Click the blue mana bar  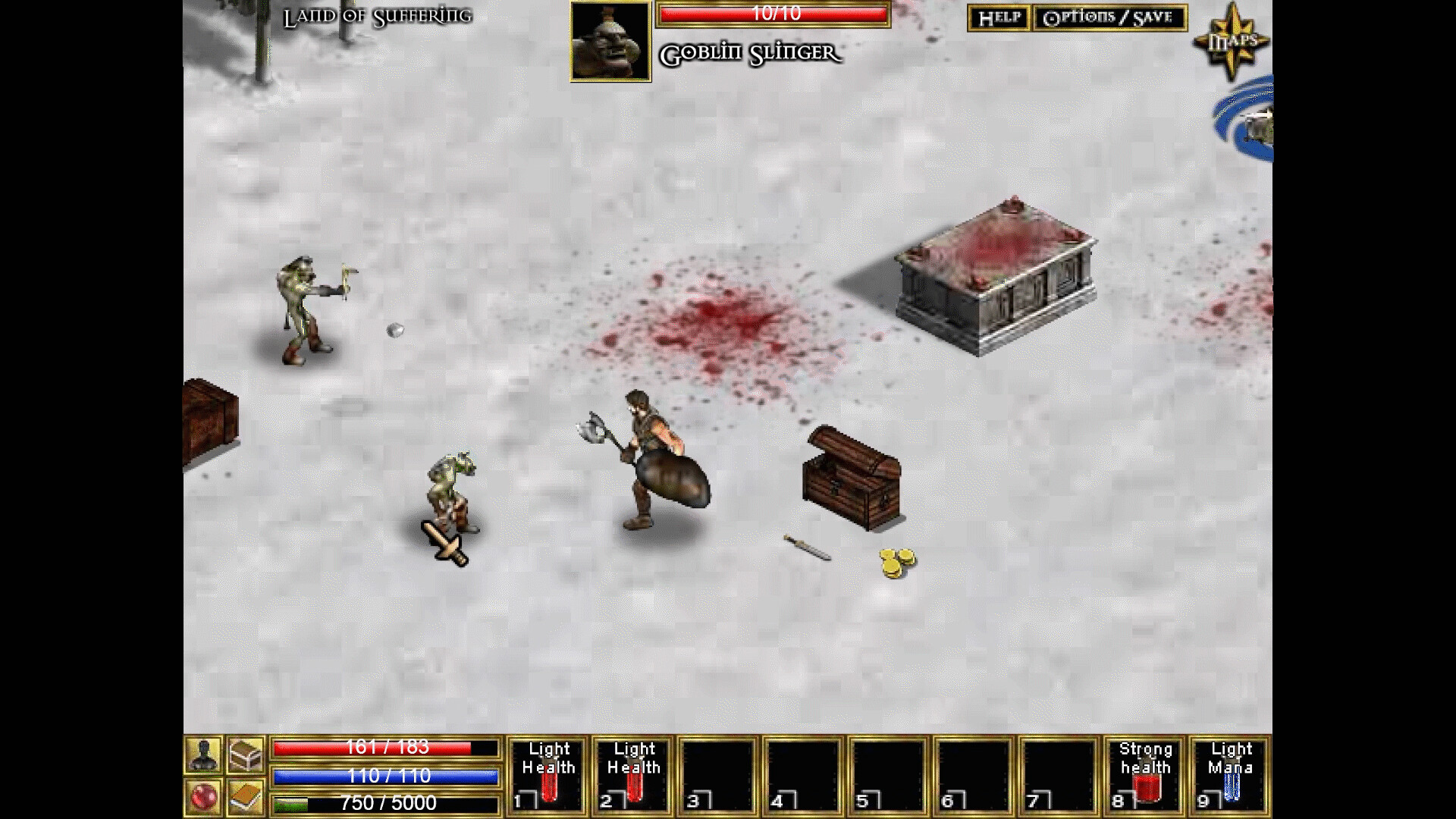[x=387, y=776]
